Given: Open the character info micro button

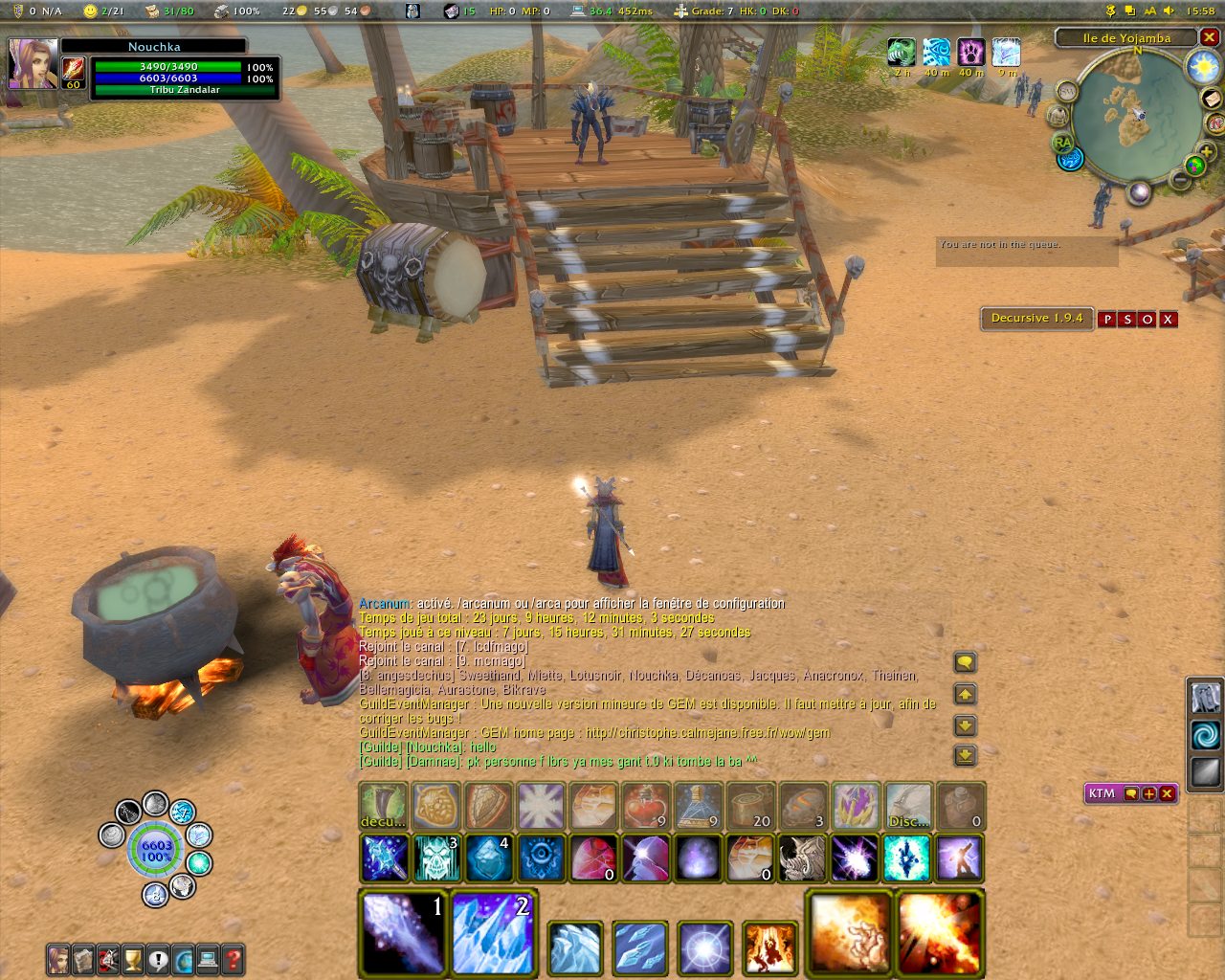Looking at the screenshot, I should 58,959.
